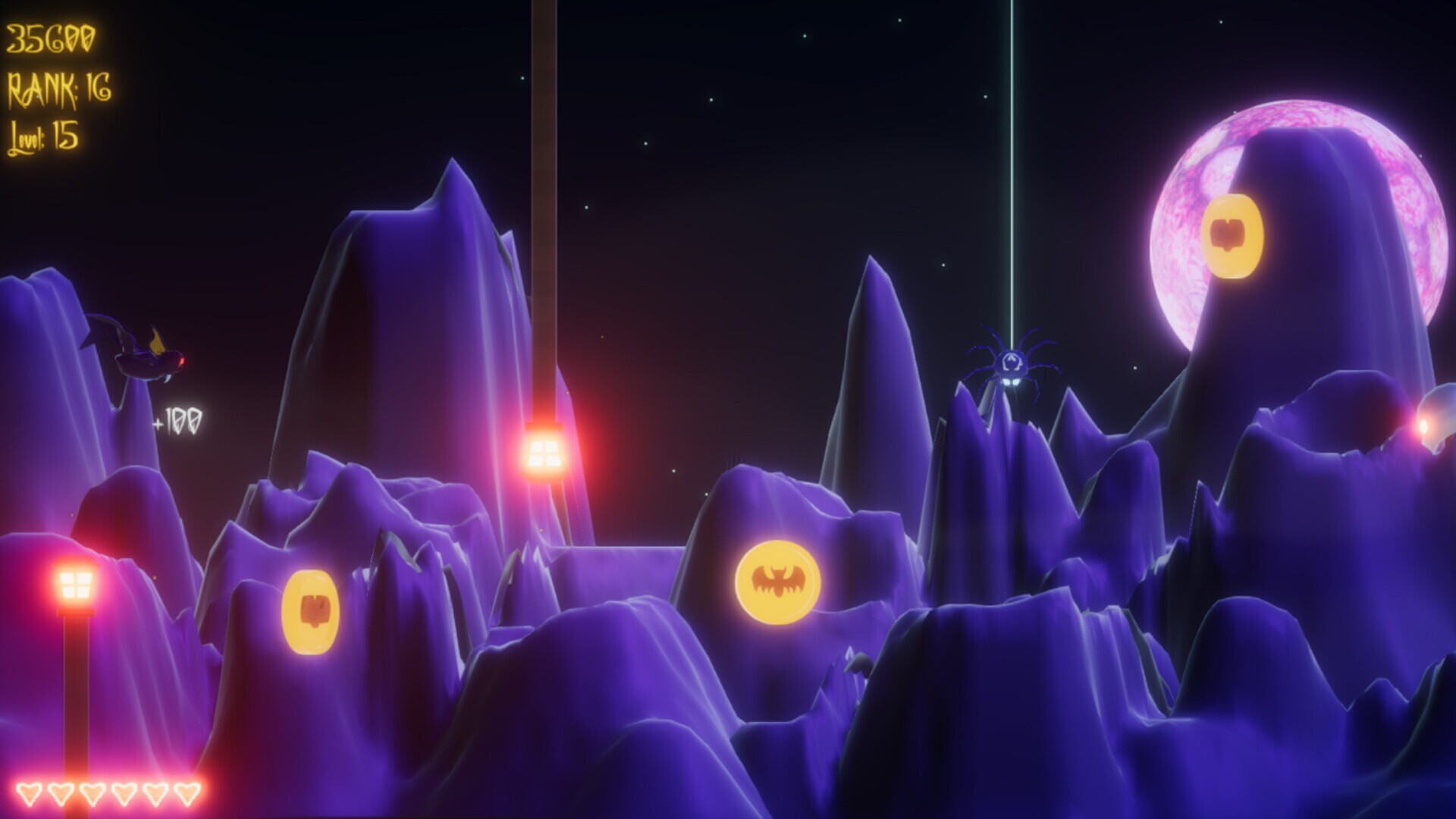Click the spider hanging from its thread
The image size is (1456, 819).
[1012, 364]
